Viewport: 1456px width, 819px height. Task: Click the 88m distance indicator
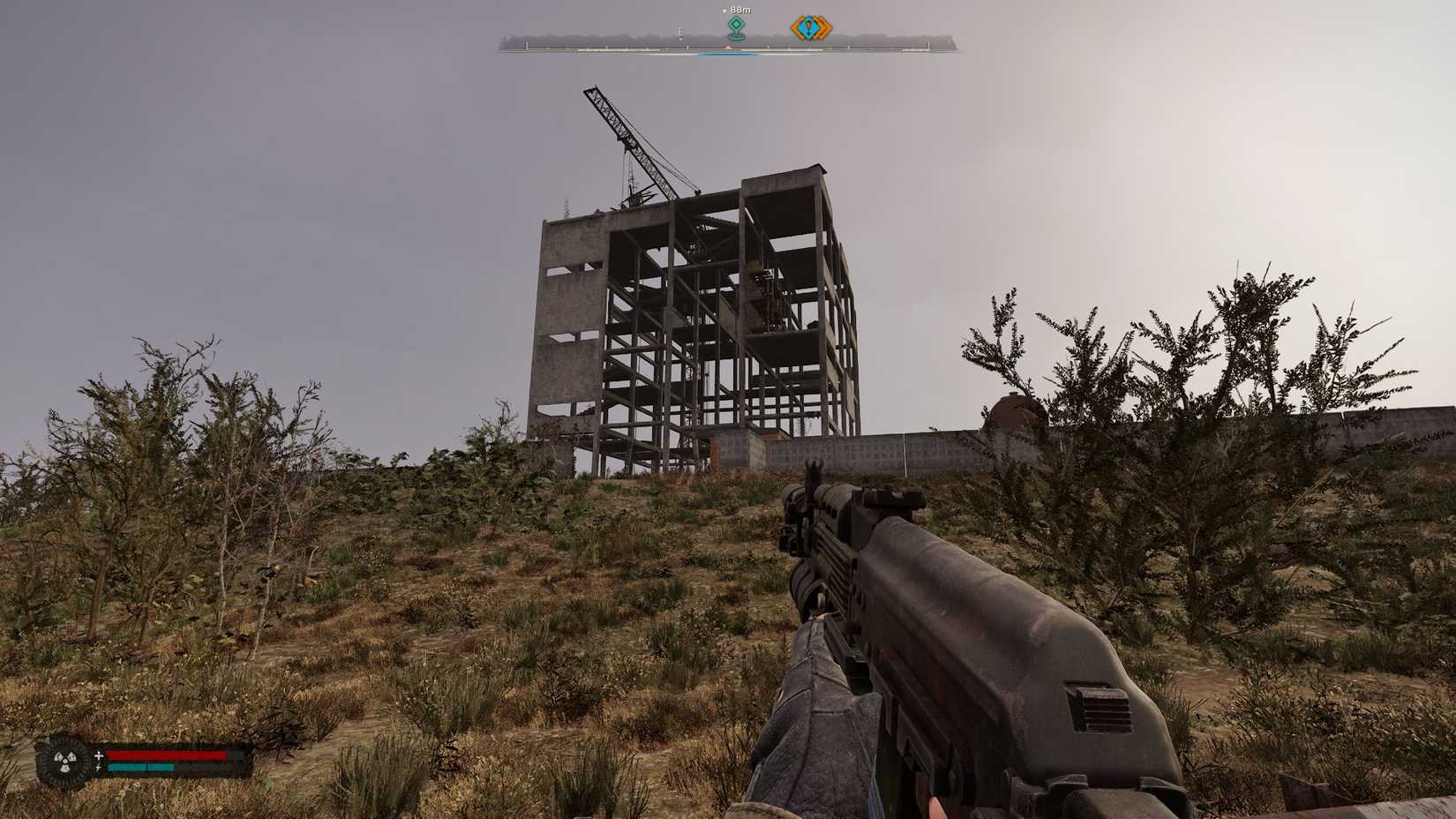pyautogui.click(x=740, y=10)
